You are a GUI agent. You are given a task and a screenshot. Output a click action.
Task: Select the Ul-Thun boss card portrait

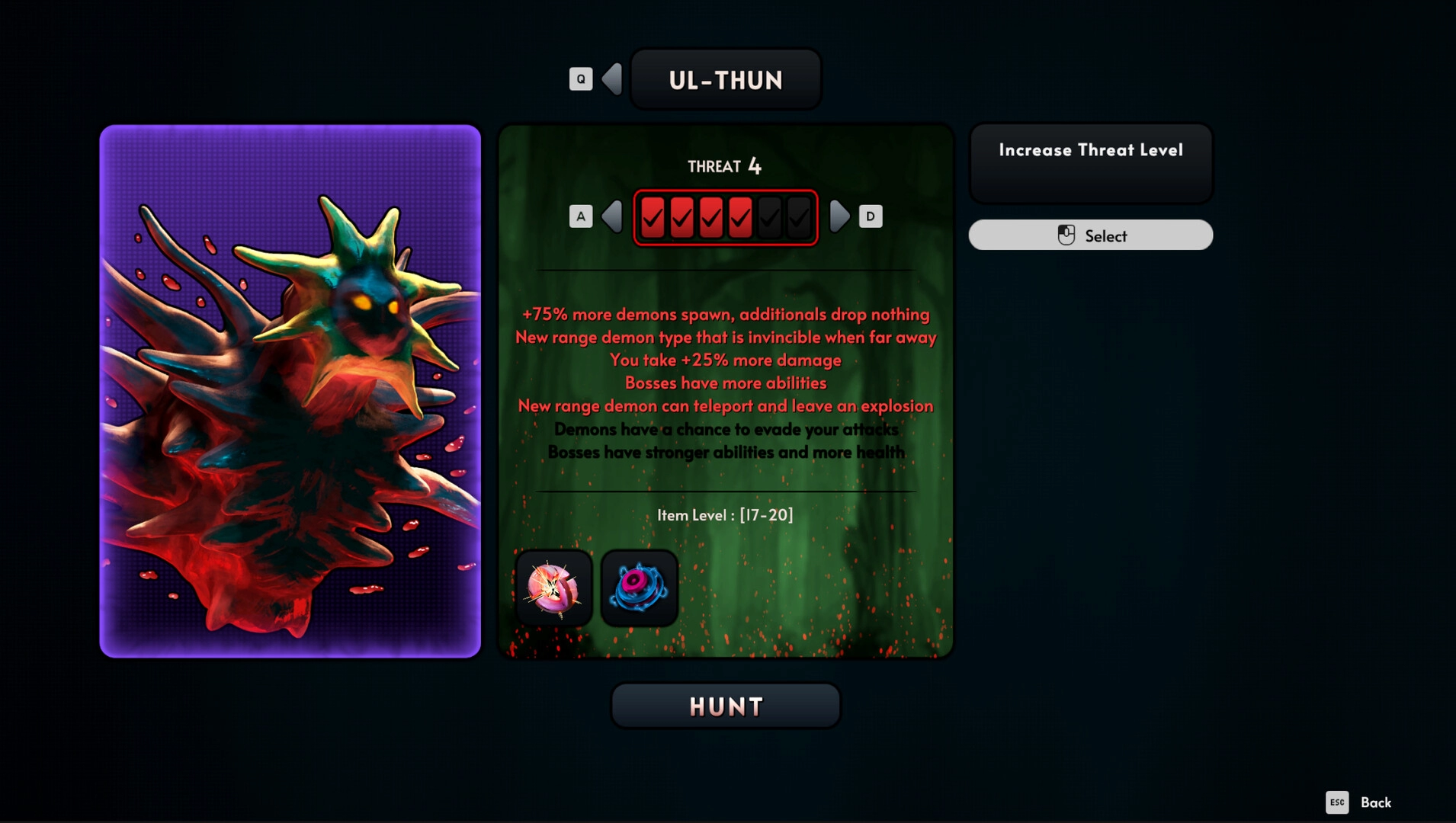tap(290, 391)
